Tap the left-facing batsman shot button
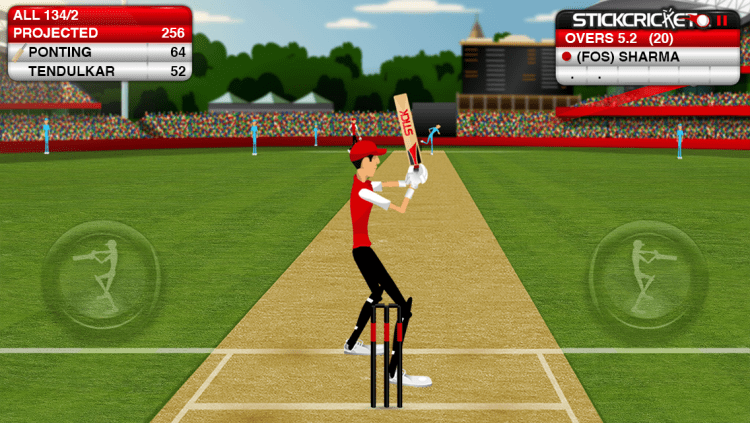The width and height of the screenshot is (750, 423). click(101, 274)
